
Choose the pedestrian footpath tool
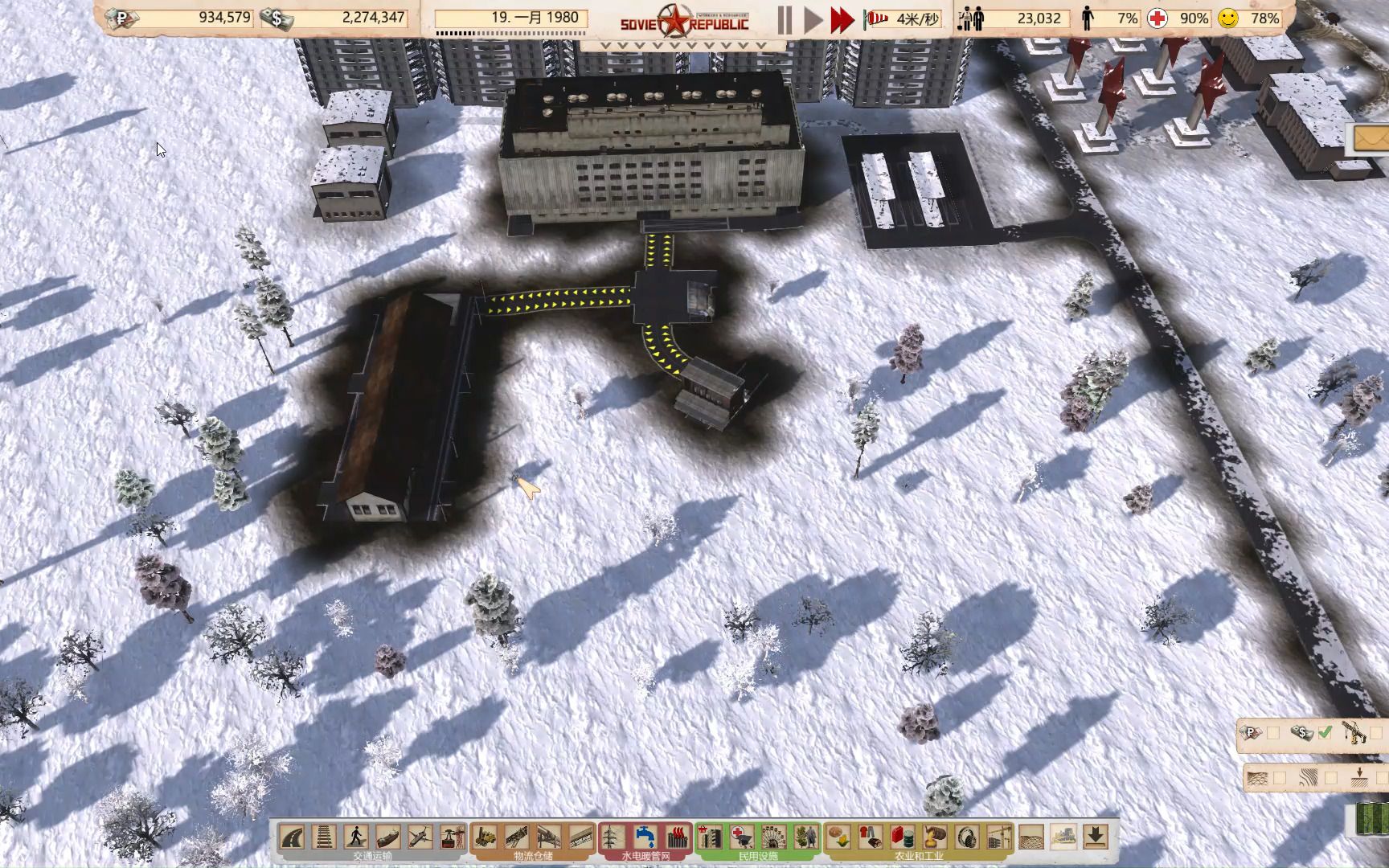click(356, 837)
